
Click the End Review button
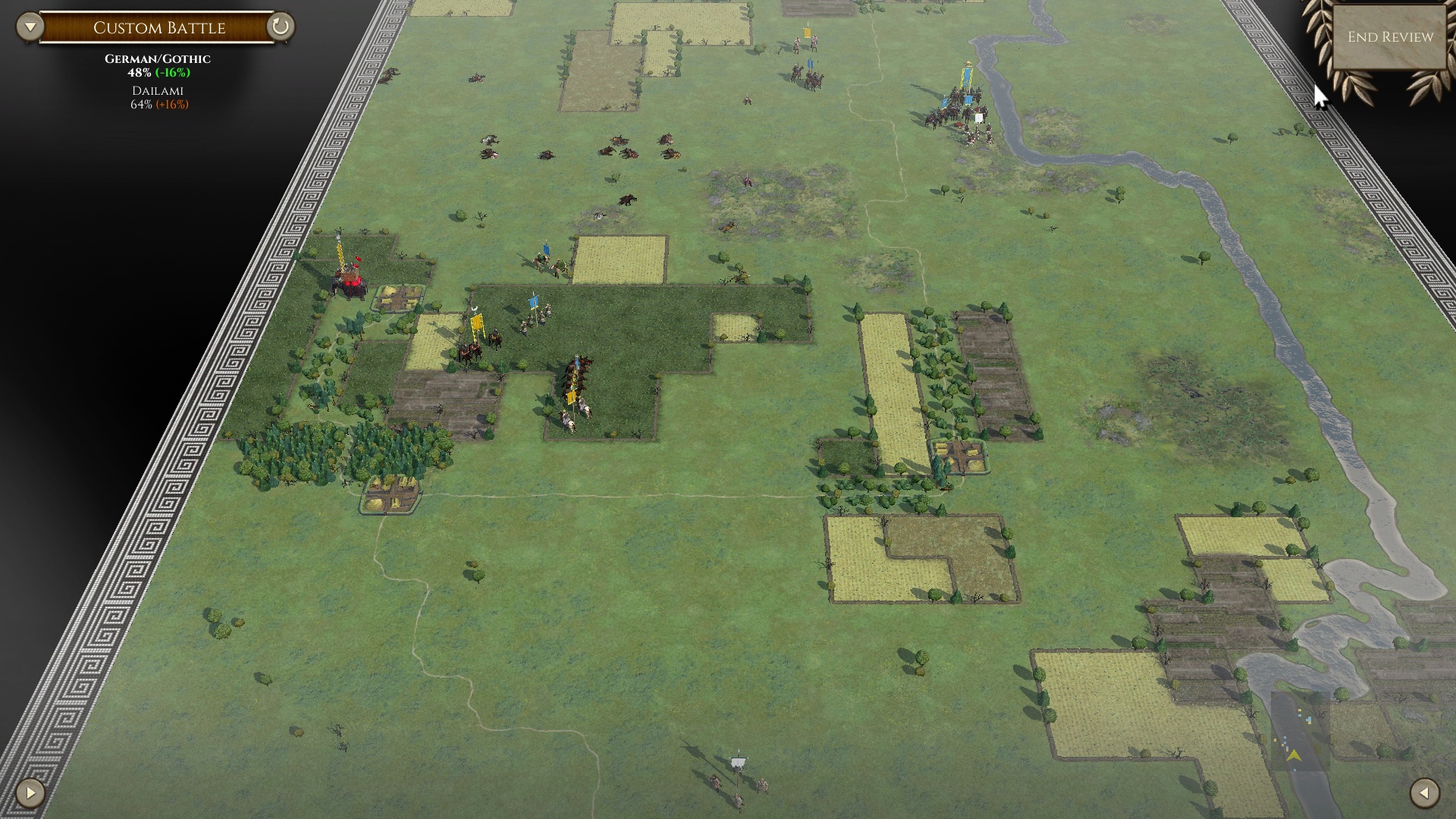point(1390,37)
